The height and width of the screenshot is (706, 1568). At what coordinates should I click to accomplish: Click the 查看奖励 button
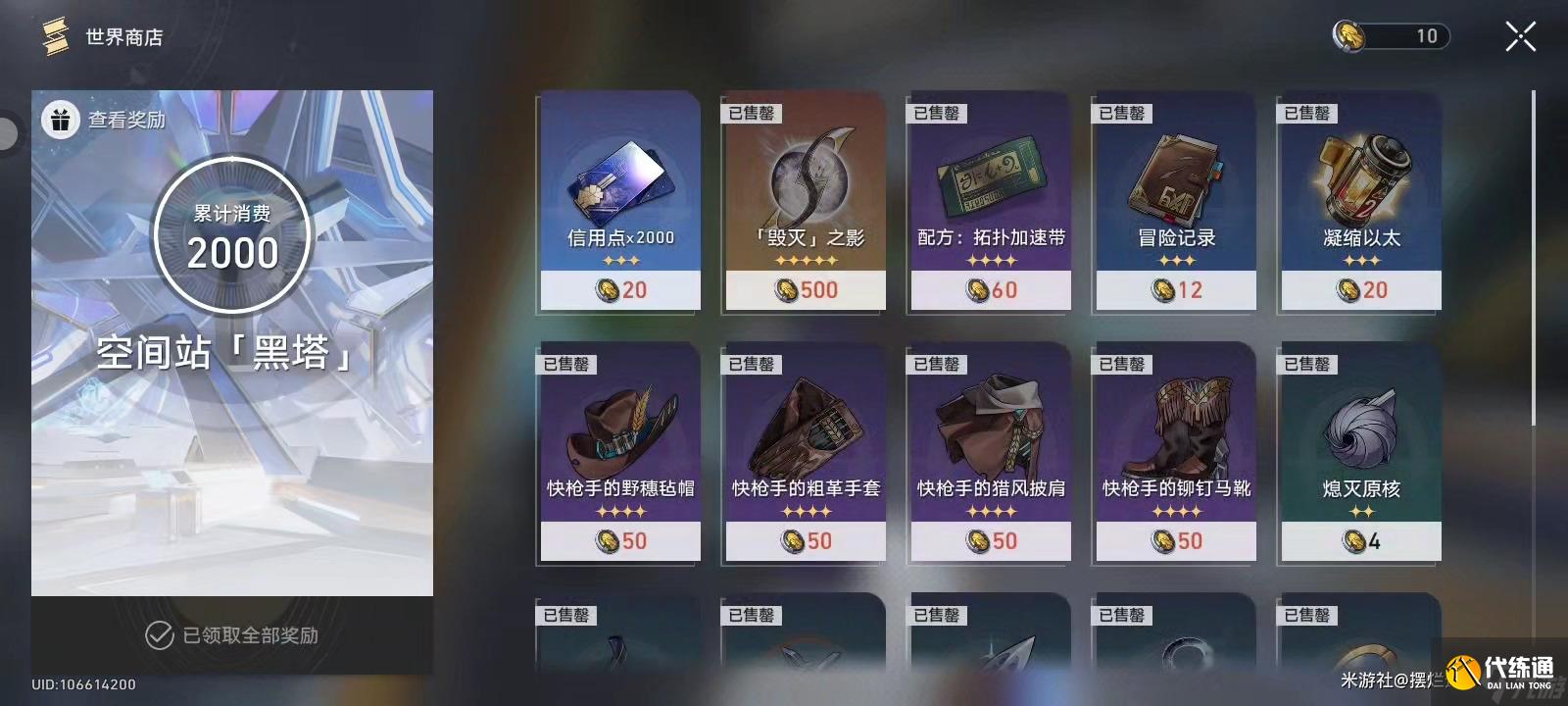pyautogui.click(x=125, y=119)
